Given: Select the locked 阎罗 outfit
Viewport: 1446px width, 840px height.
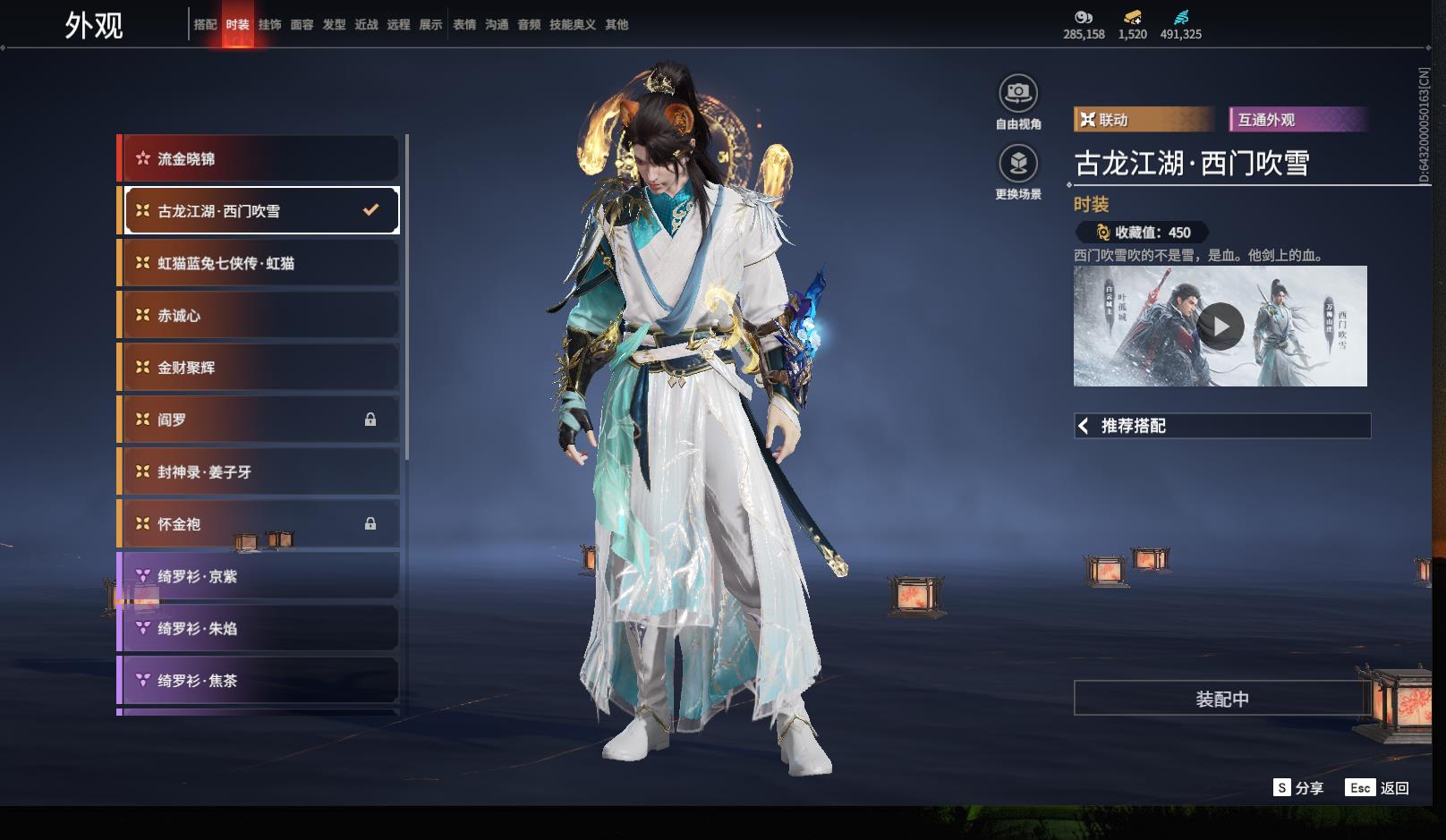Looking at the screenshot, I should point(259,420).
